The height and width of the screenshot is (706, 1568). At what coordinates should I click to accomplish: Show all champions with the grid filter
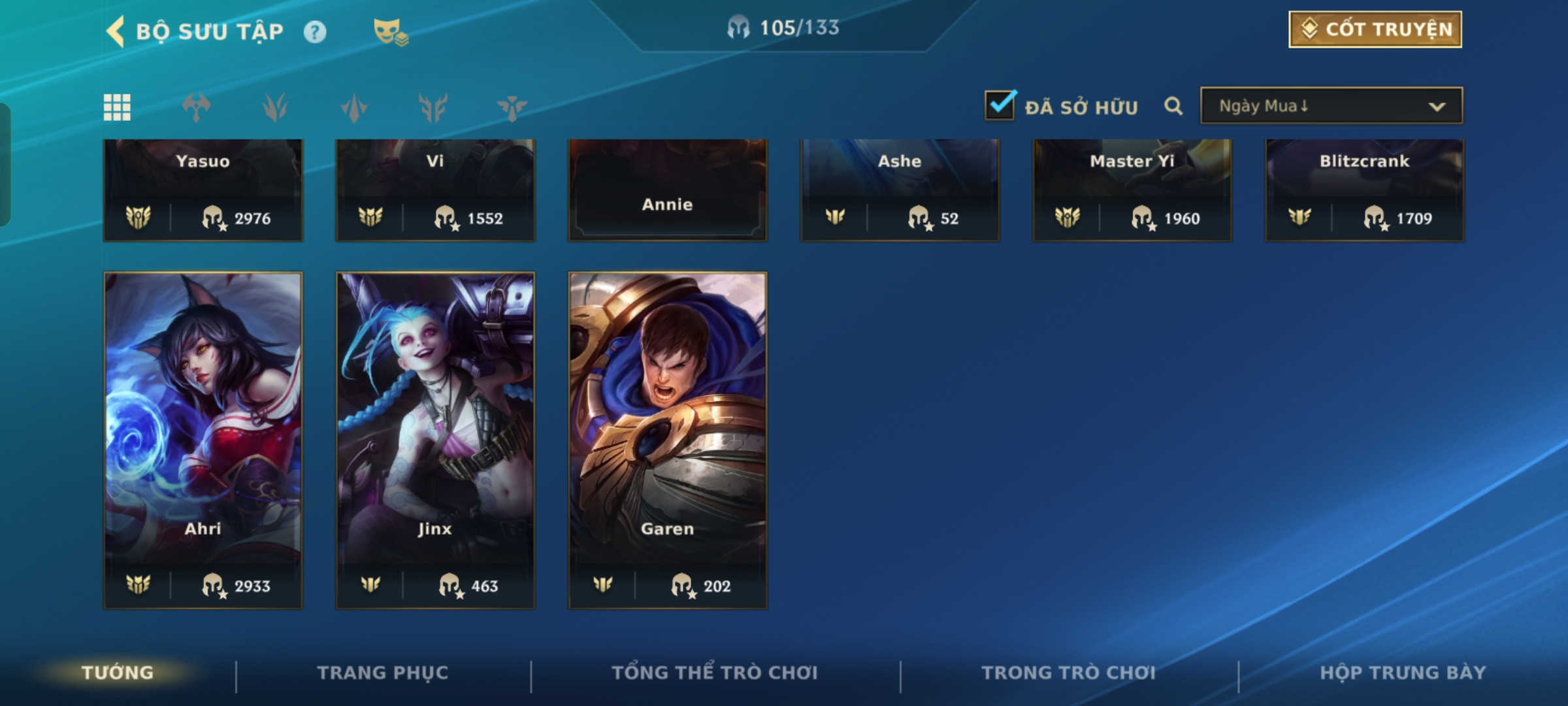tap(118, 107)
